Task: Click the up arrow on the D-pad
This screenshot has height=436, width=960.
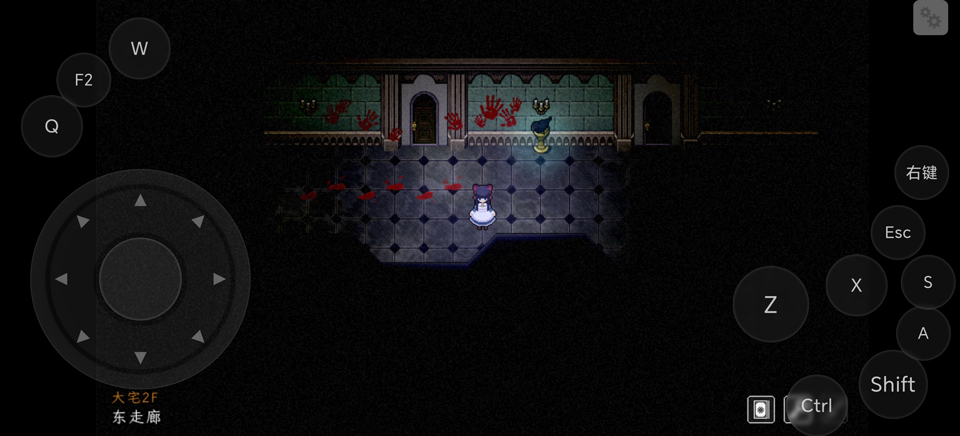Action: (140, 201)
